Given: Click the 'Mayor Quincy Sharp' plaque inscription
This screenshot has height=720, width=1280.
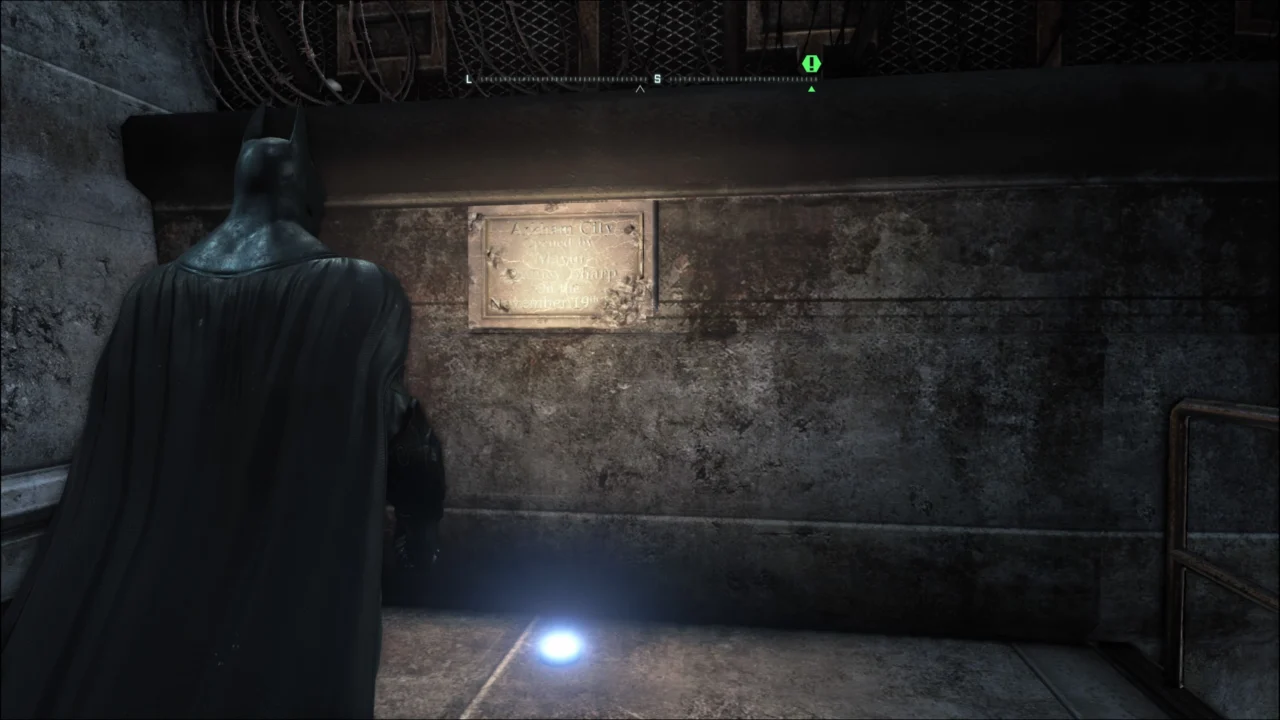Looking at the screenshot, I should click(x=560, y=268).
